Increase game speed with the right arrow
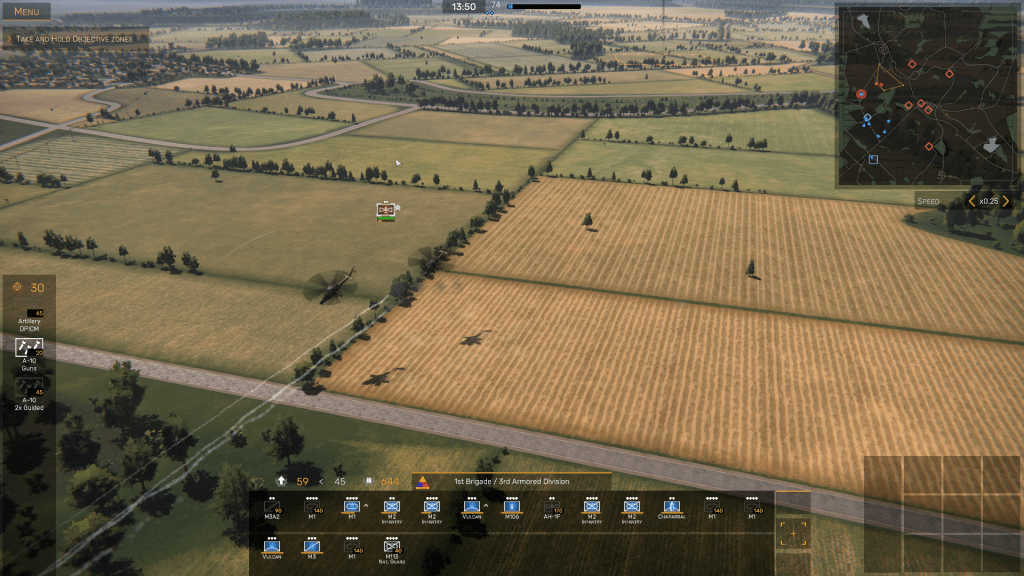Viewport: 1024px width, 576px height. coord(1006,201)
